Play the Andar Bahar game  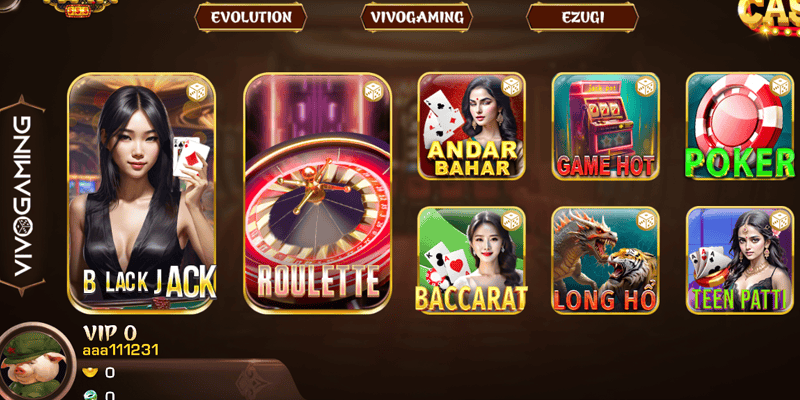(471, 126)
